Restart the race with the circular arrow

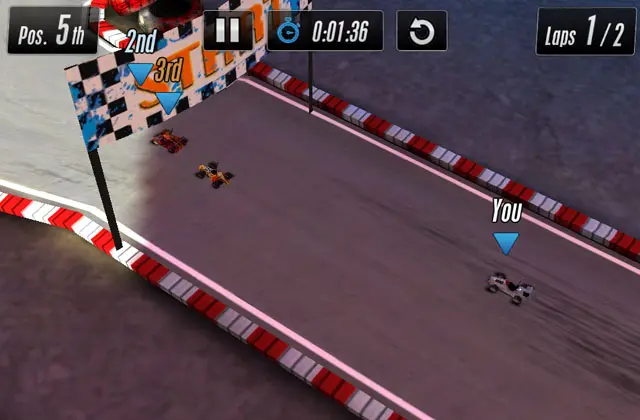point(421,31)
